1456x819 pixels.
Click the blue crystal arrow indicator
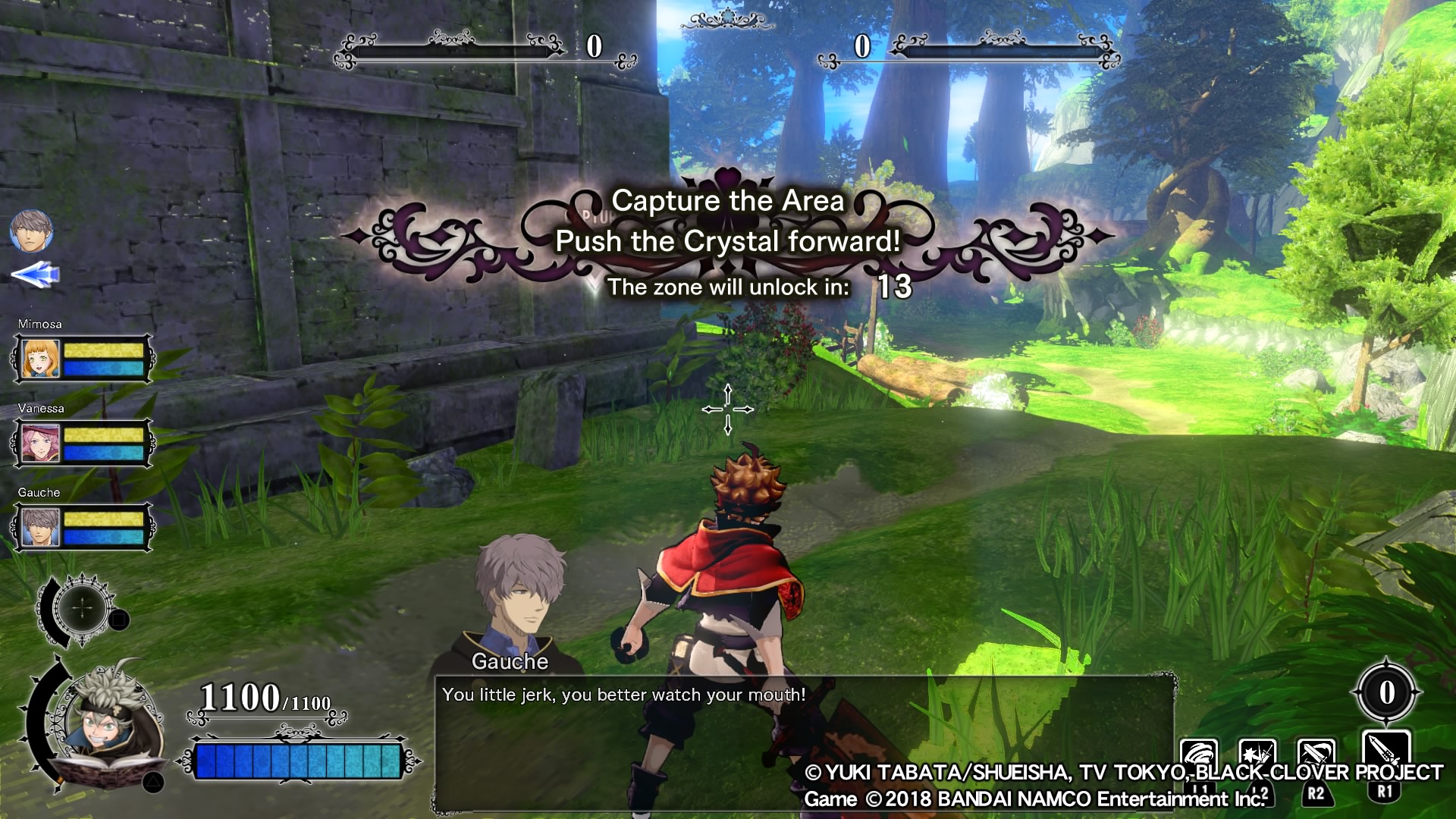click(36, 275)
